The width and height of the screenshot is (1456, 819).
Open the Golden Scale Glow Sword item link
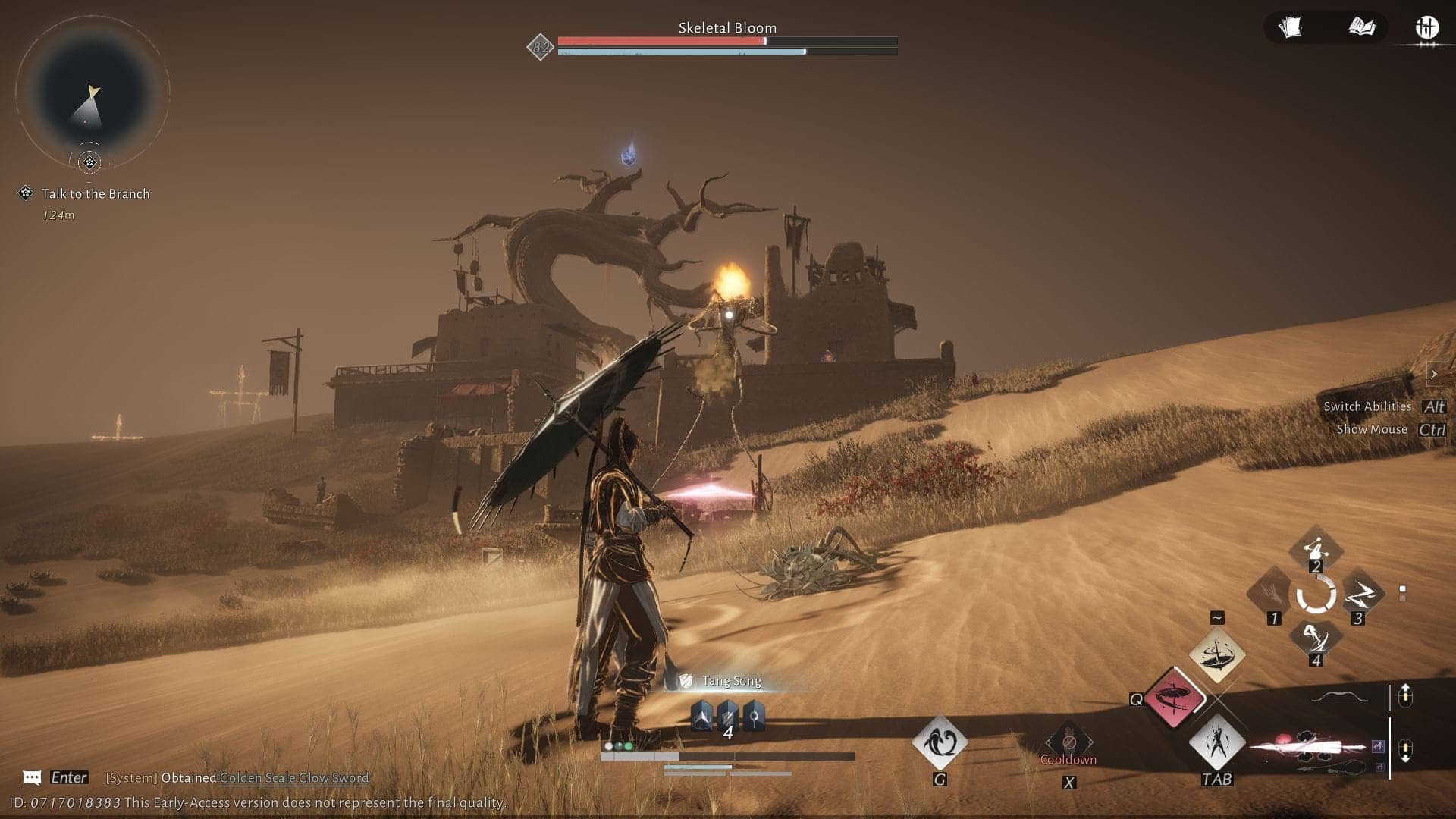tap(293, 777)
